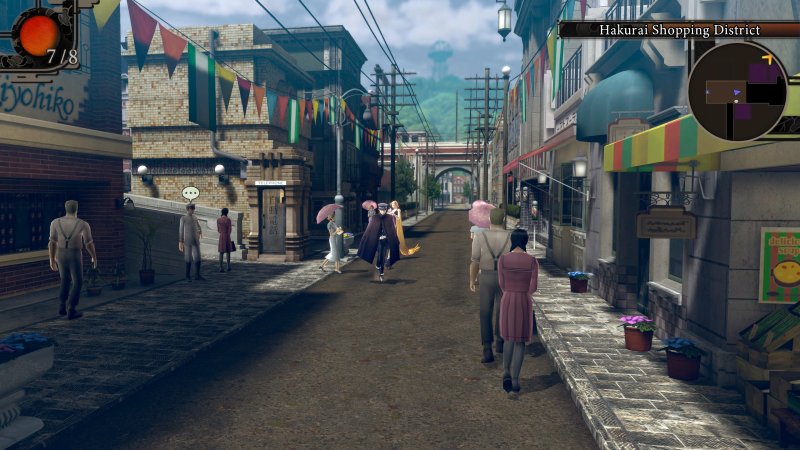Open the circular minimap
This screenshot has height=450, width=800.
737,91
